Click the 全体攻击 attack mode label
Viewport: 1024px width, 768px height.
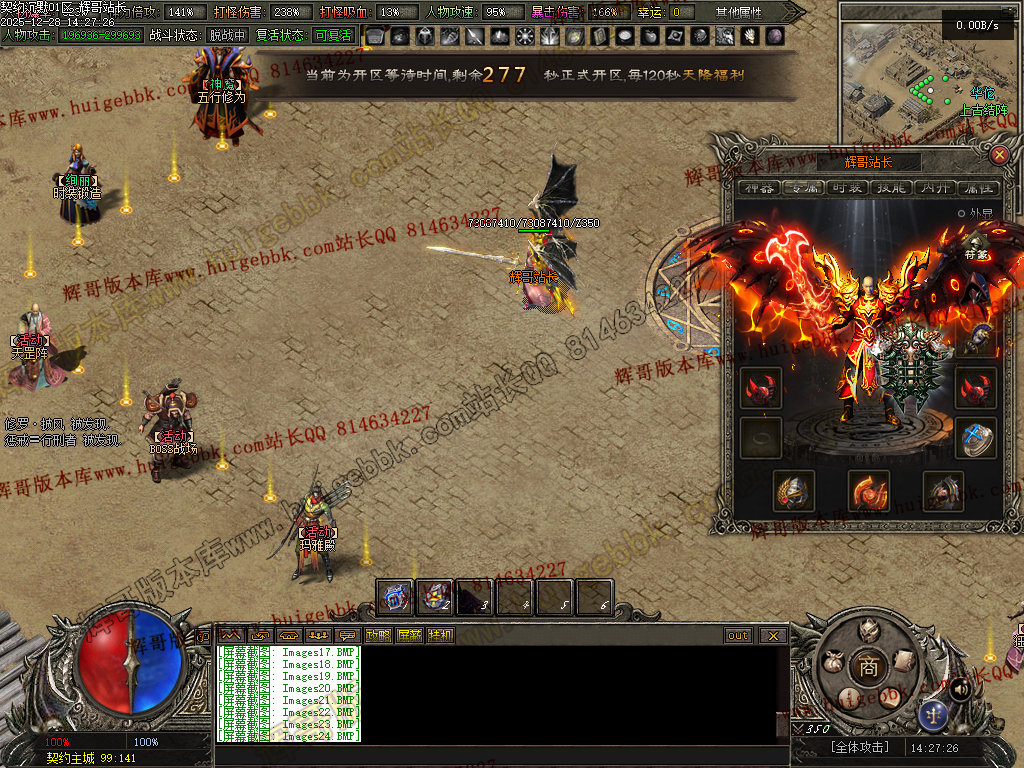[860, 747]
